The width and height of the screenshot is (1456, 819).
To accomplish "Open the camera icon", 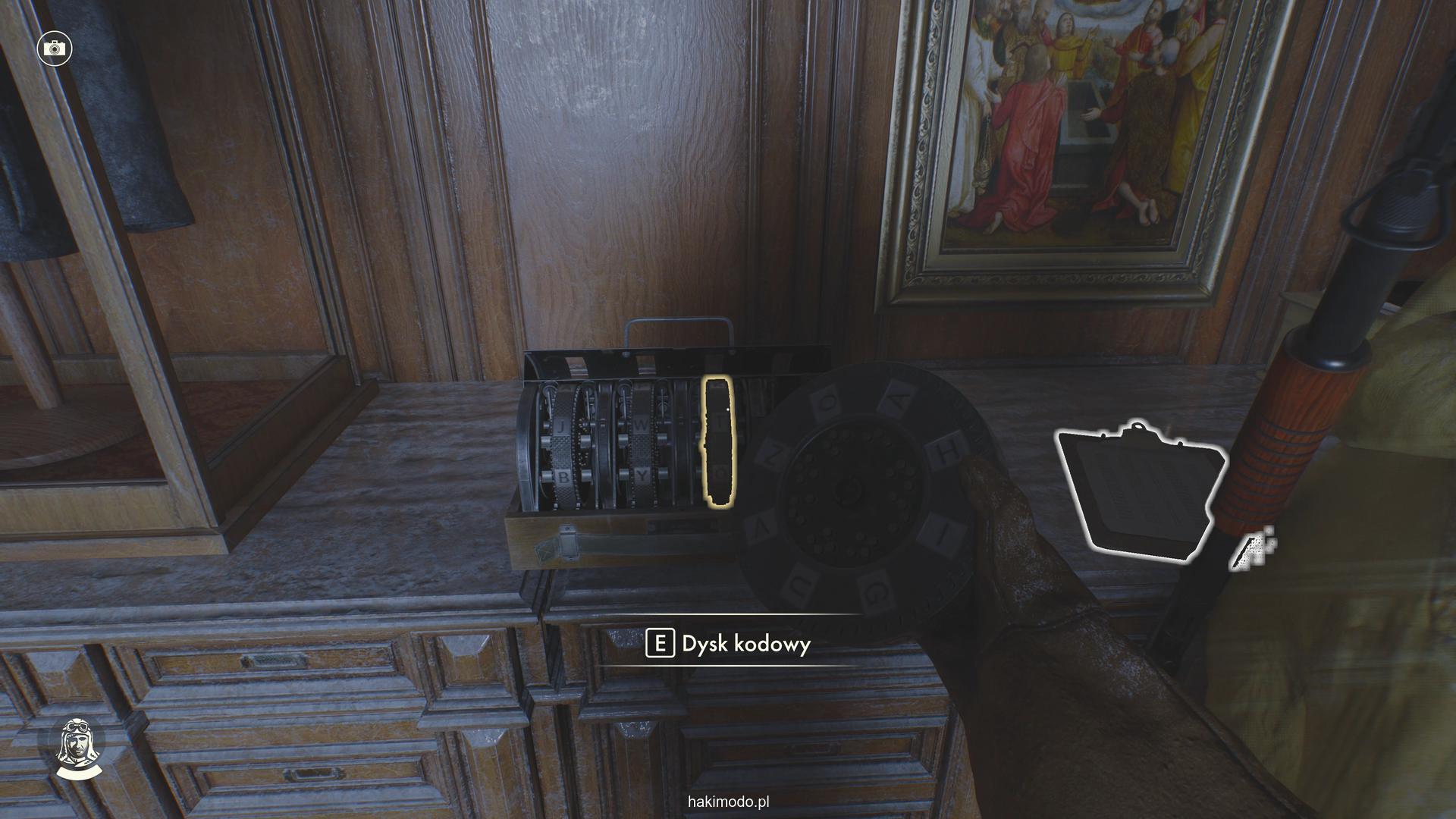I will coord(54,49).
